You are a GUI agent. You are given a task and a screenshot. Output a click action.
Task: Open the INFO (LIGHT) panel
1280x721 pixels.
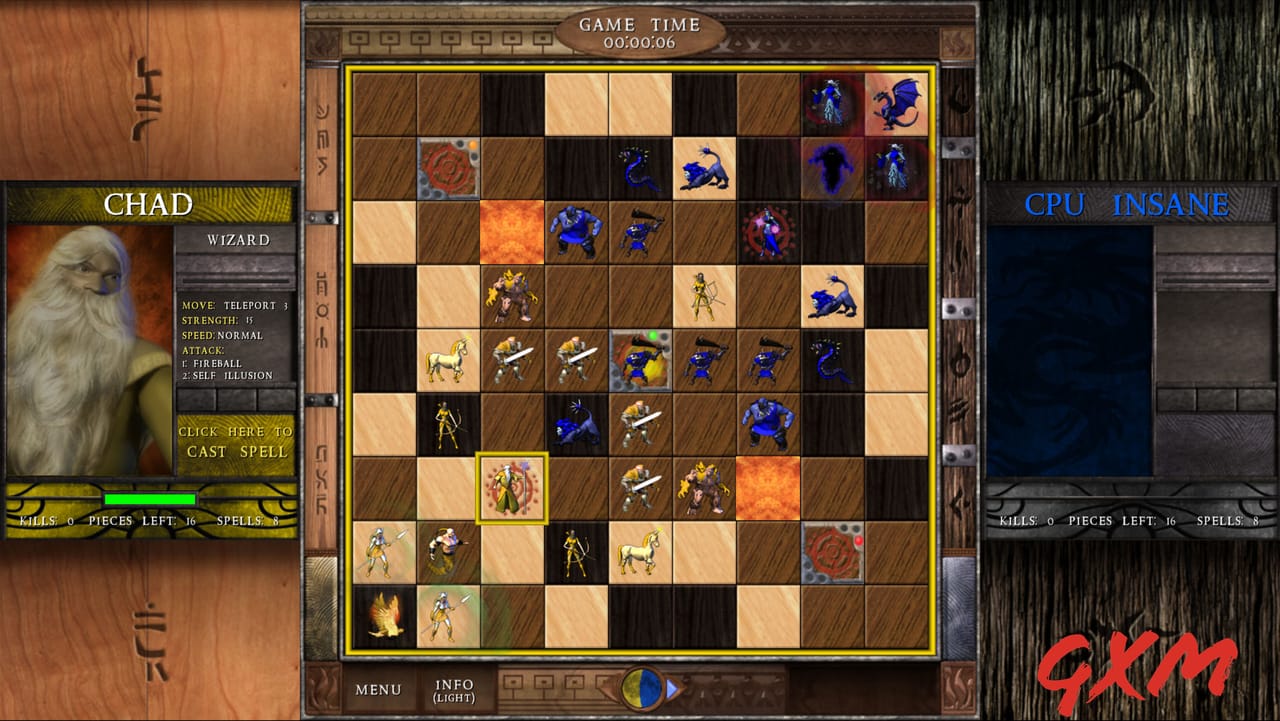[452, 689]
